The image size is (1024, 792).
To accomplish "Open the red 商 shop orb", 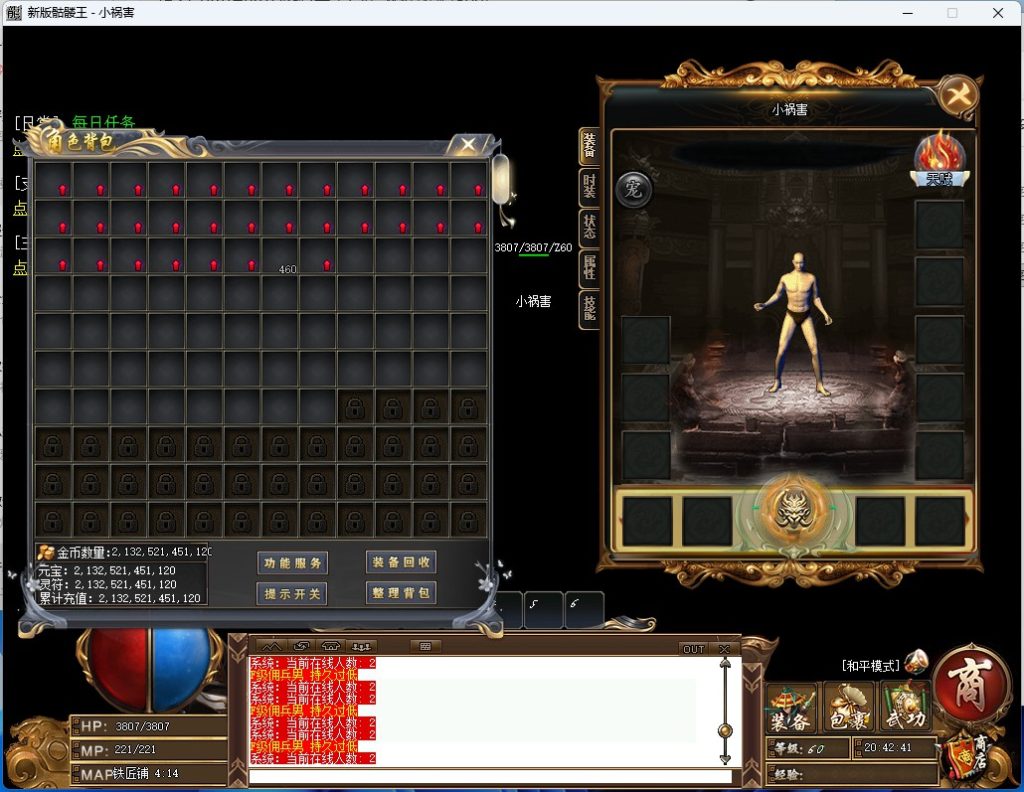I will tap(968, 684).
